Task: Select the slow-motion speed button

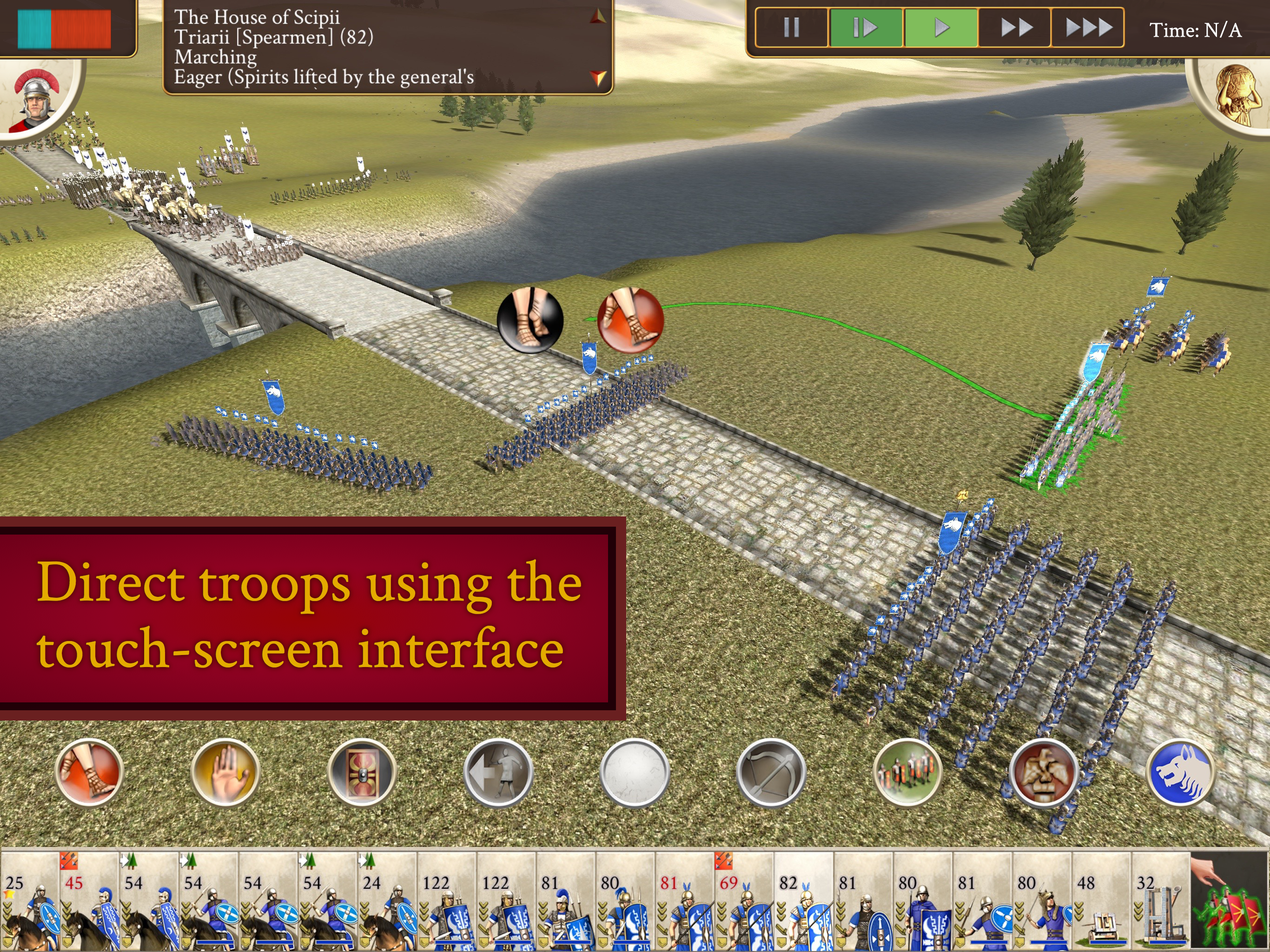Action: (x=865, y=27)
